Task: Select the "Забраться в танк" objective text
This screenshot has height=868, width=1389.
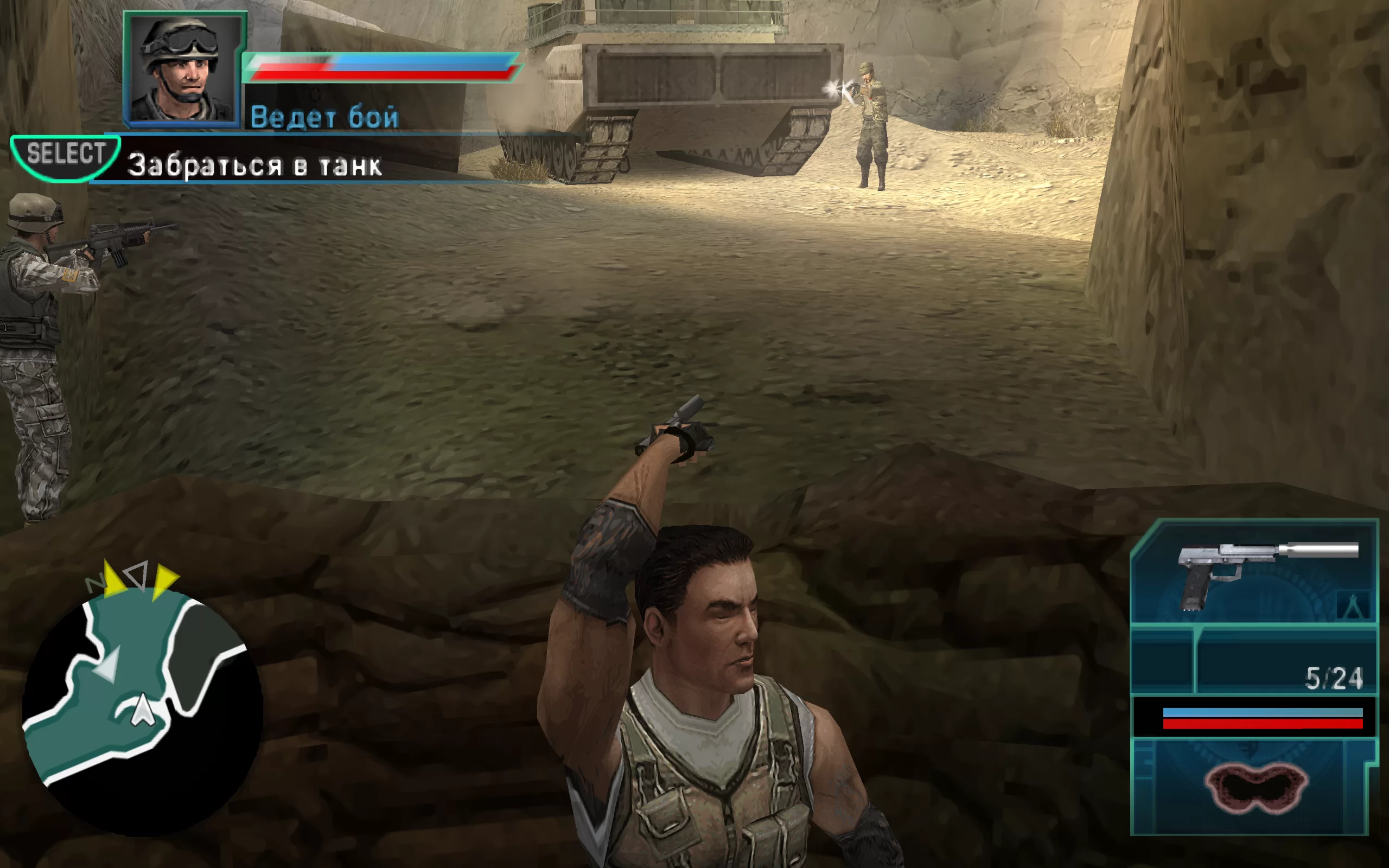Action: click(x=254, y=165)
